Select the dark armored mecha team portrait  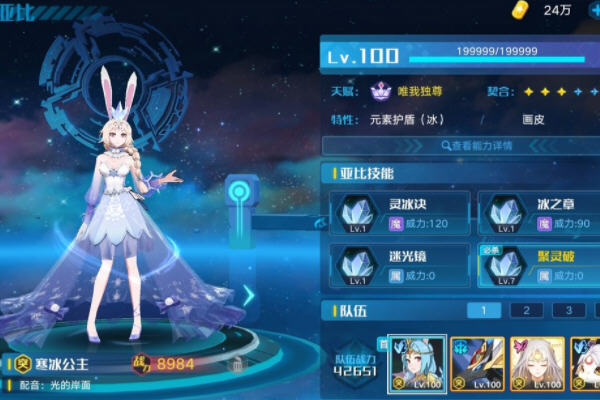click(x=477, y=364)
